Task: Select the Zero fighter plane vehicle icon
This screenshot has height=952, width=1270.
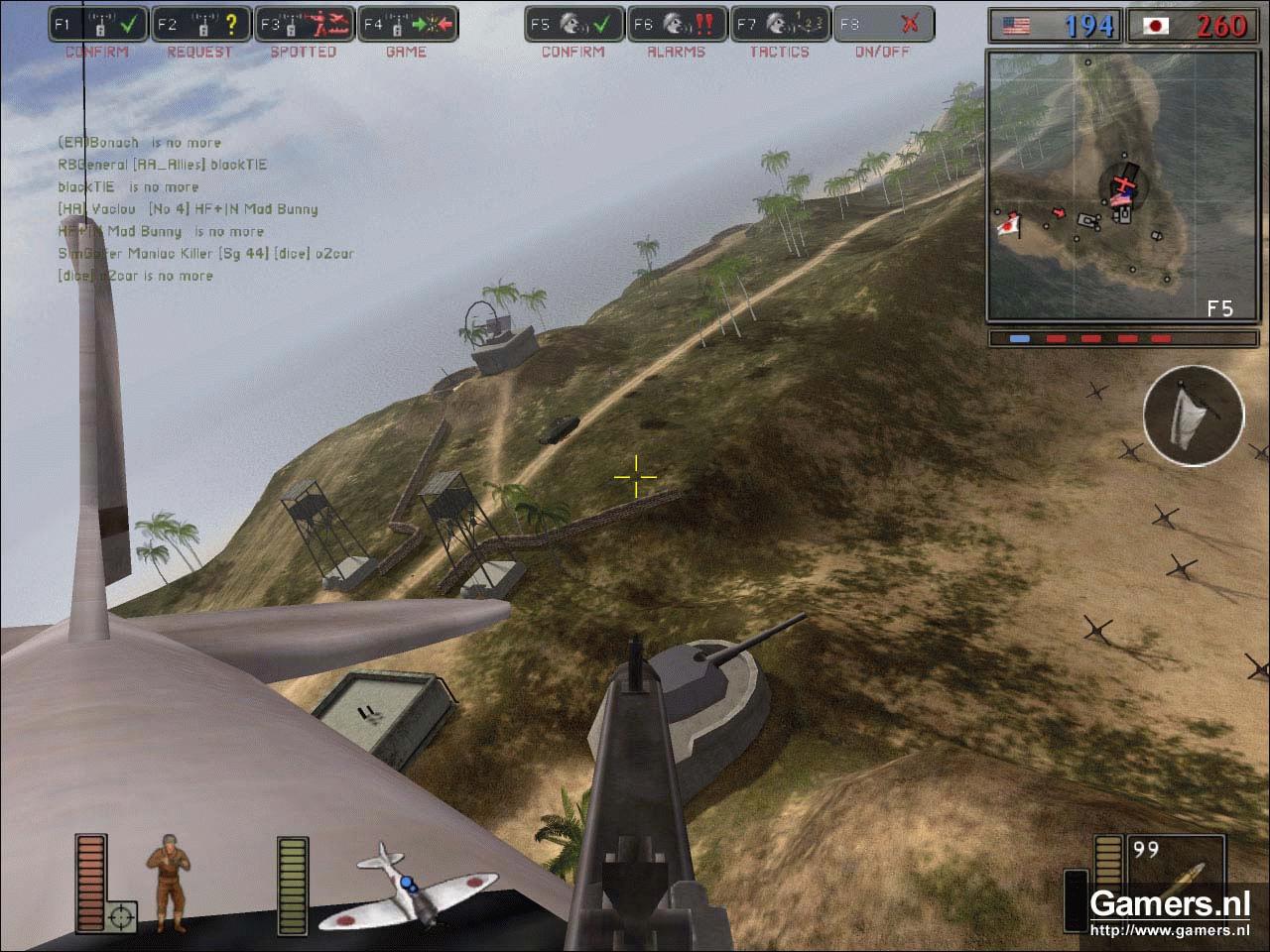Action: pyautogui.click(x=425, y=886)
